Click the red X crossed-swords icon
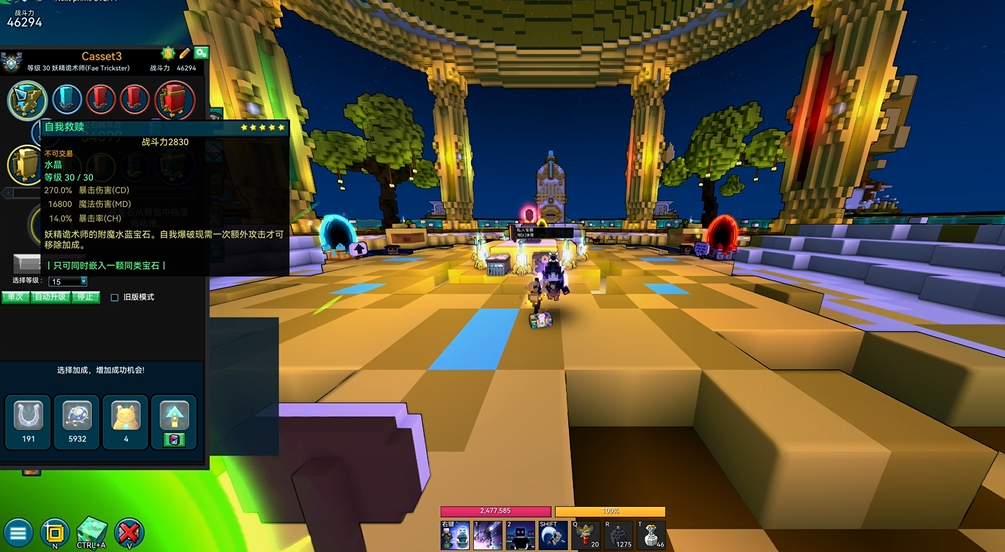 129,531
